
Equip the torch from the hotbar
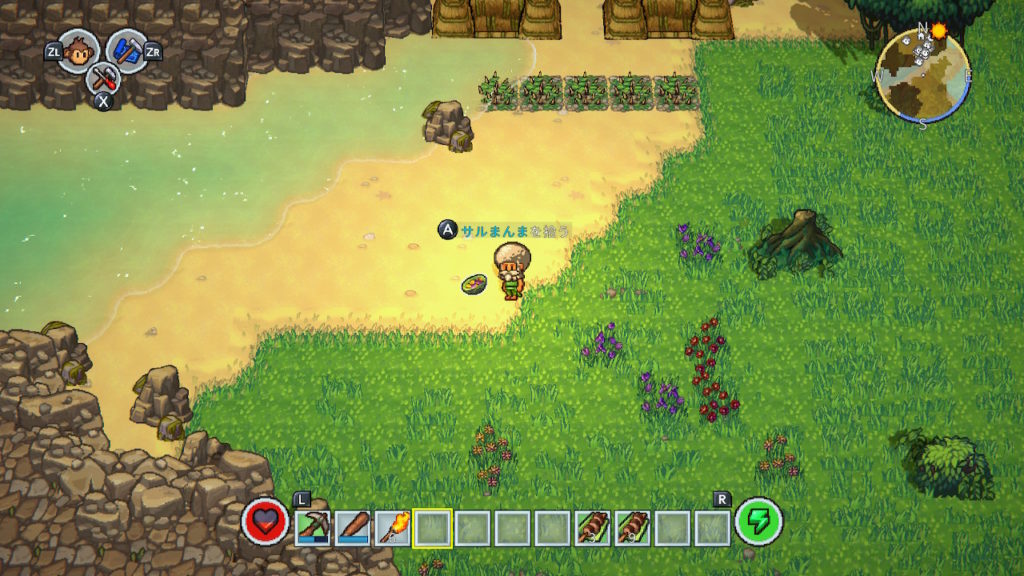coord(392,527)
